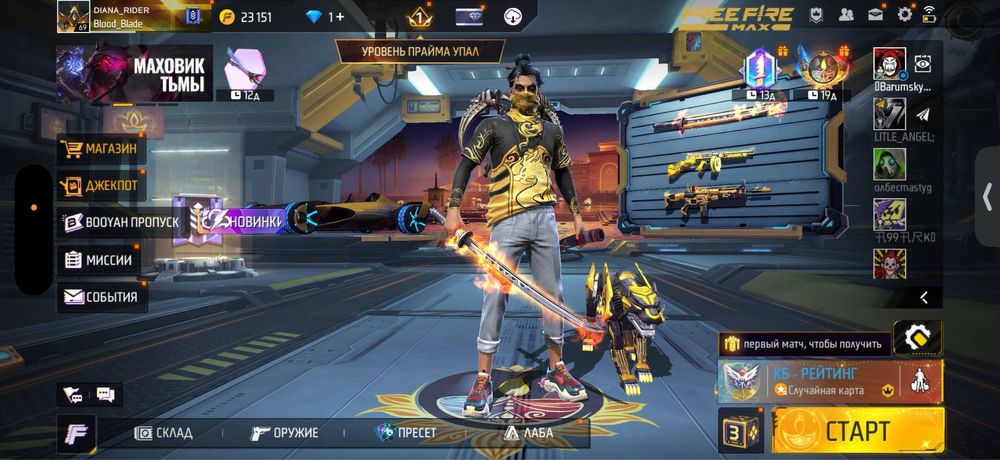
Task: Open the Джекпот menu entry
Action: click(x=100, y=186)
